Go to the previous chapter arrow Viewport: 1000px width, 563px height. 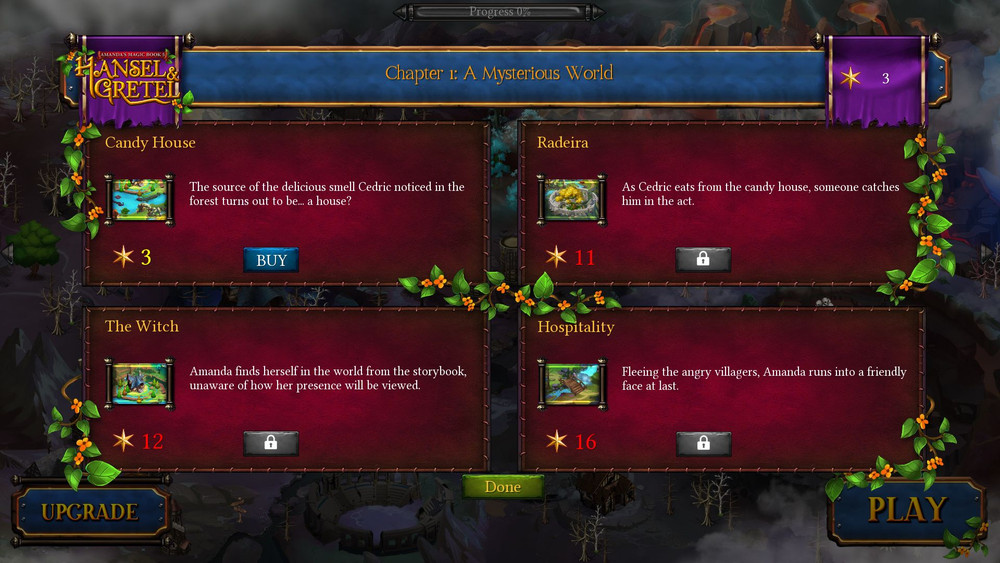pyautogui.click(x=9, y=251)
